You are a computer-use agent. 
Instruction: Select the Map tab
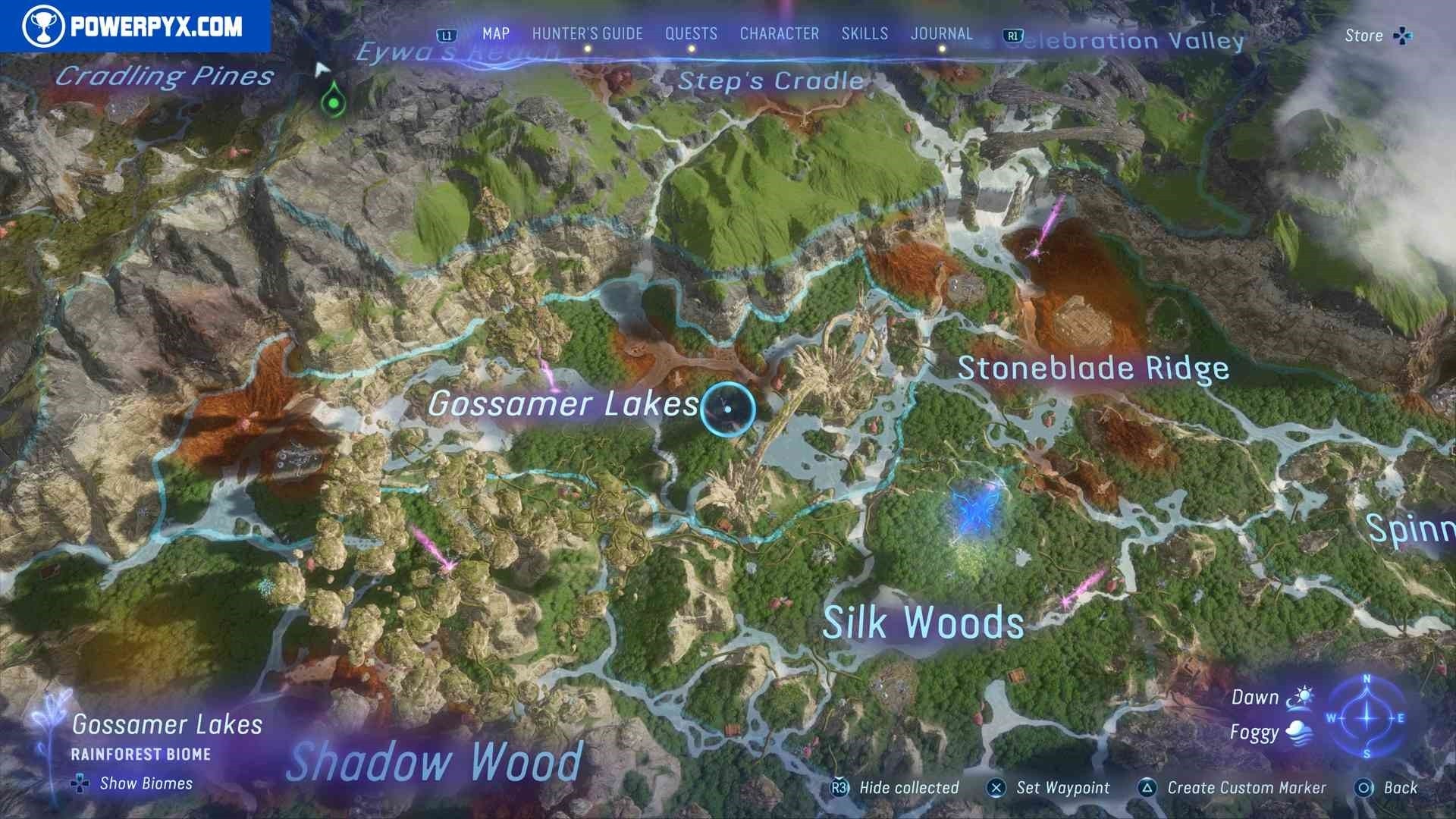[x=496, y=34]
